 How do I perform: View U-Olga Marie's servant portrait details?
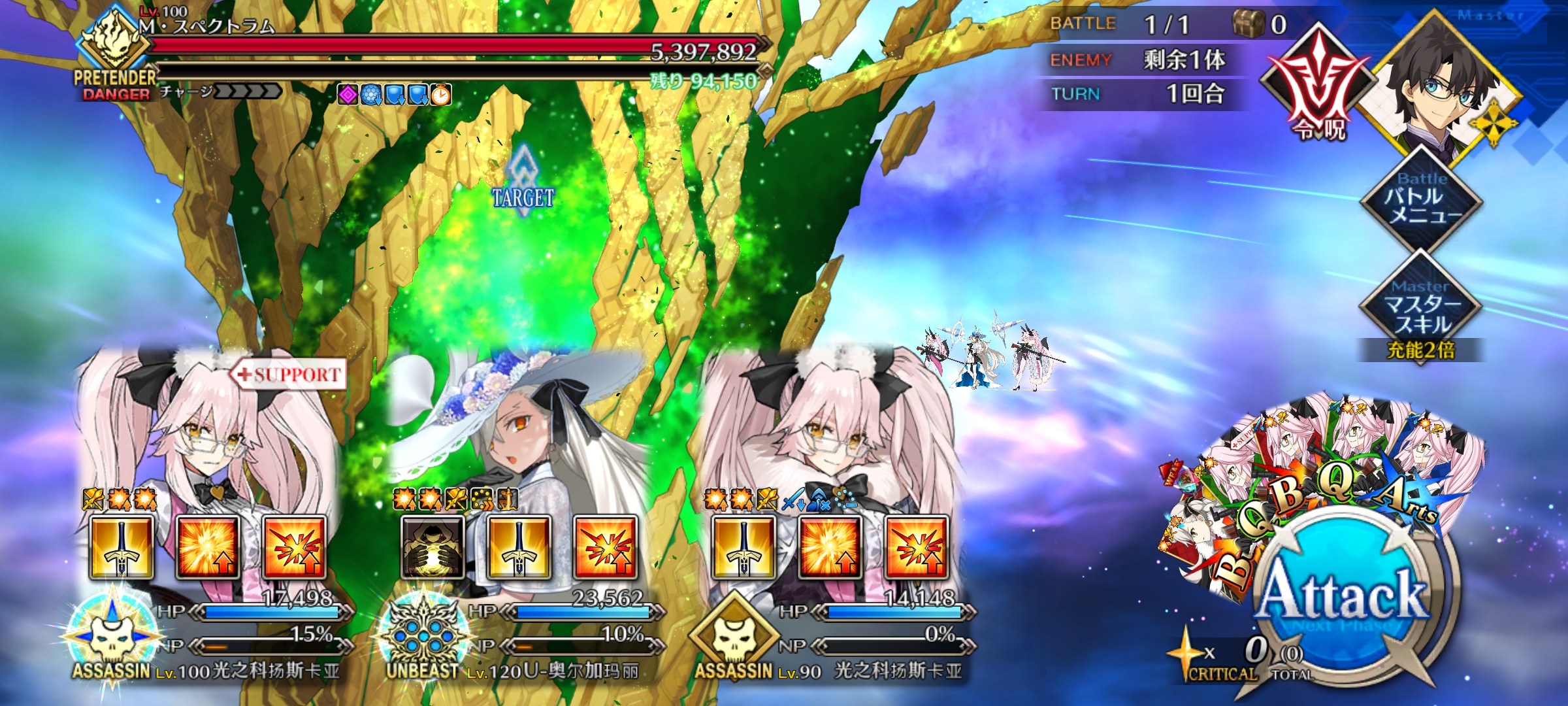click(516, 431)
